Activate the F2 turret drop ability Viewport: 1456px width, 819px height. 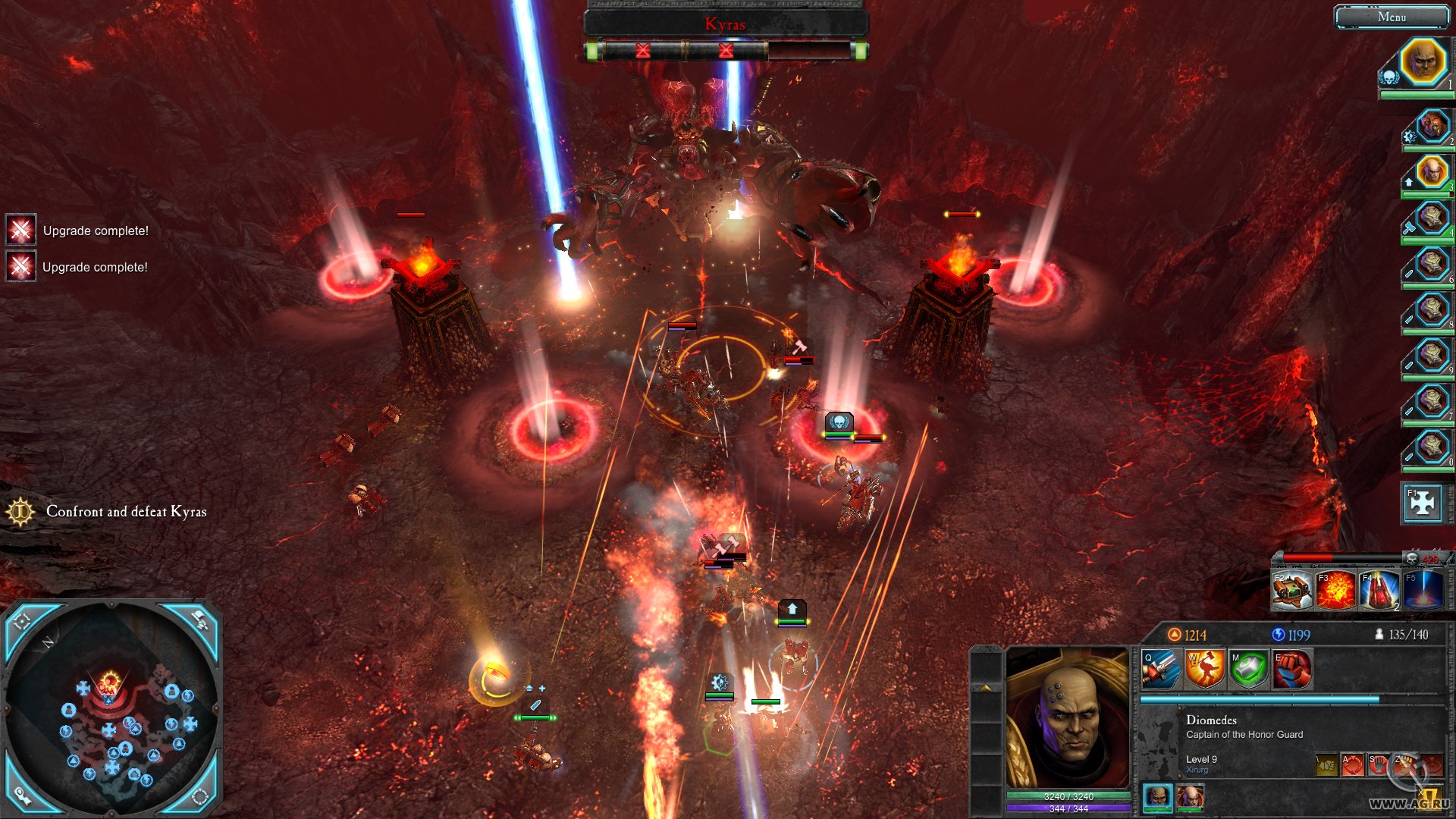[1291, 590]
